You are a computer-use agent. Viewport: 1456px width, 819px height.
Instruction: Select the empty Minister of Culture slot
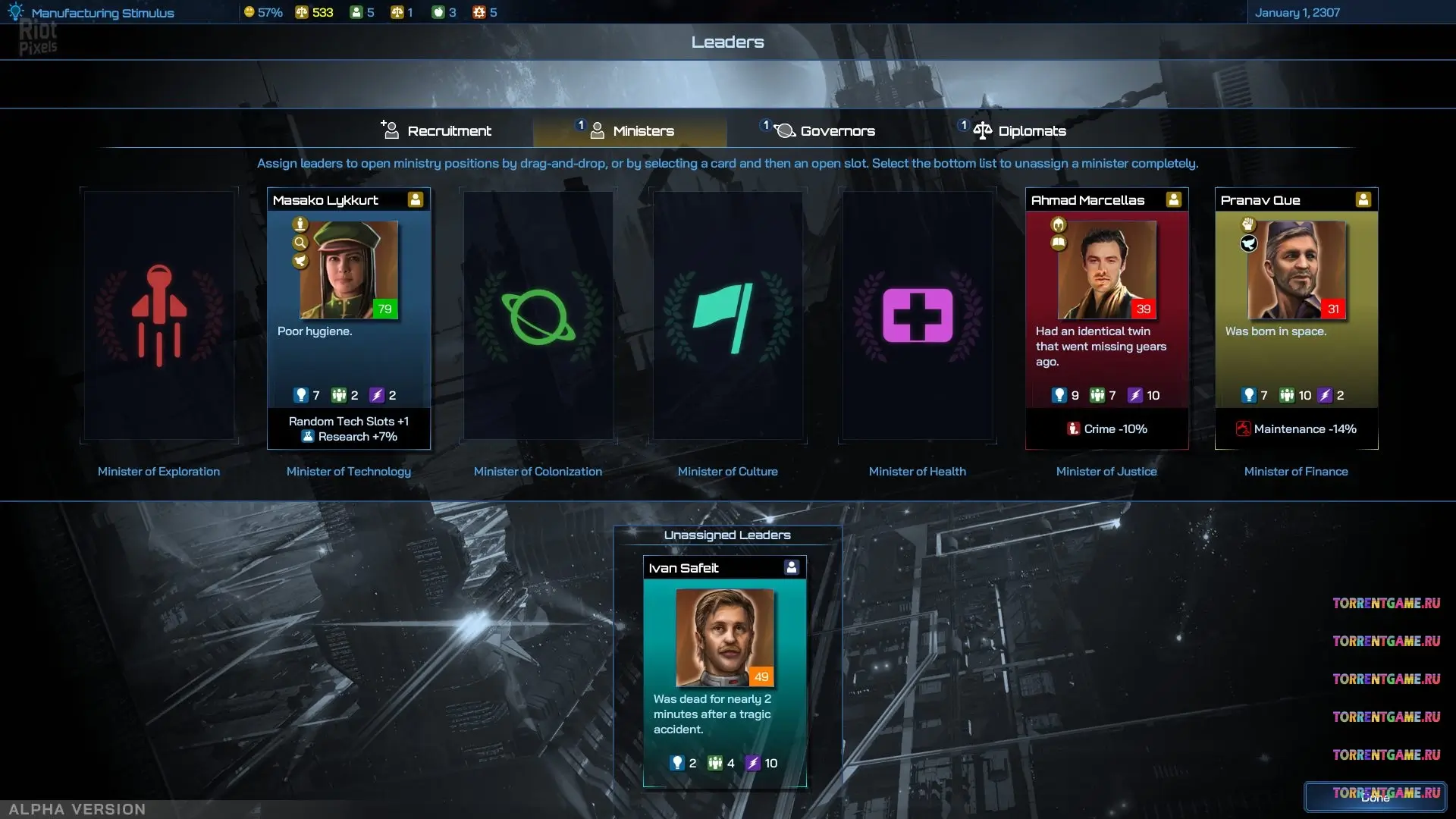(x=728, y=315)
